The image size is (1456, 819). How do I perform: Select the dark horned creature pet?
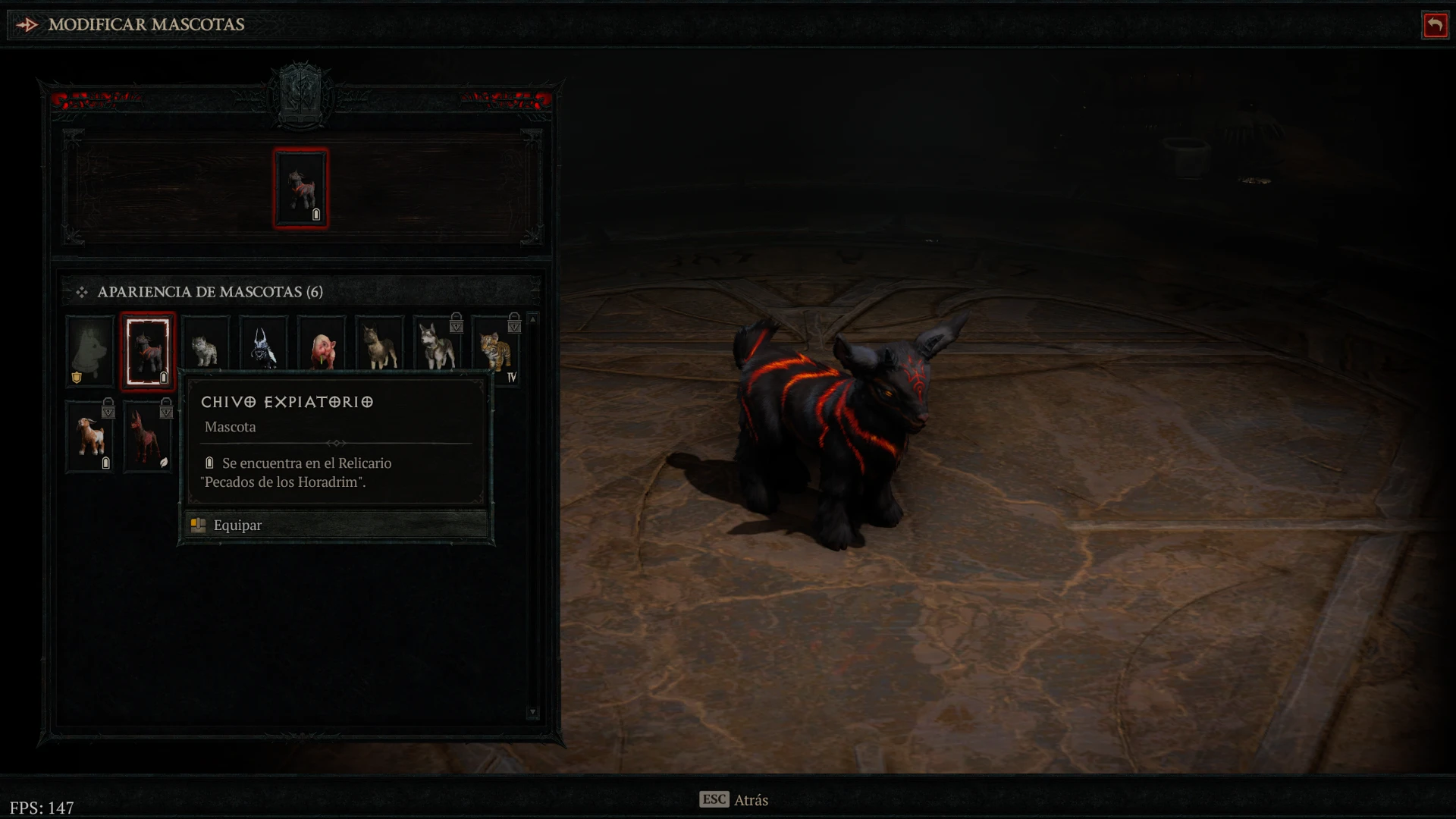[x=263, y=350]
